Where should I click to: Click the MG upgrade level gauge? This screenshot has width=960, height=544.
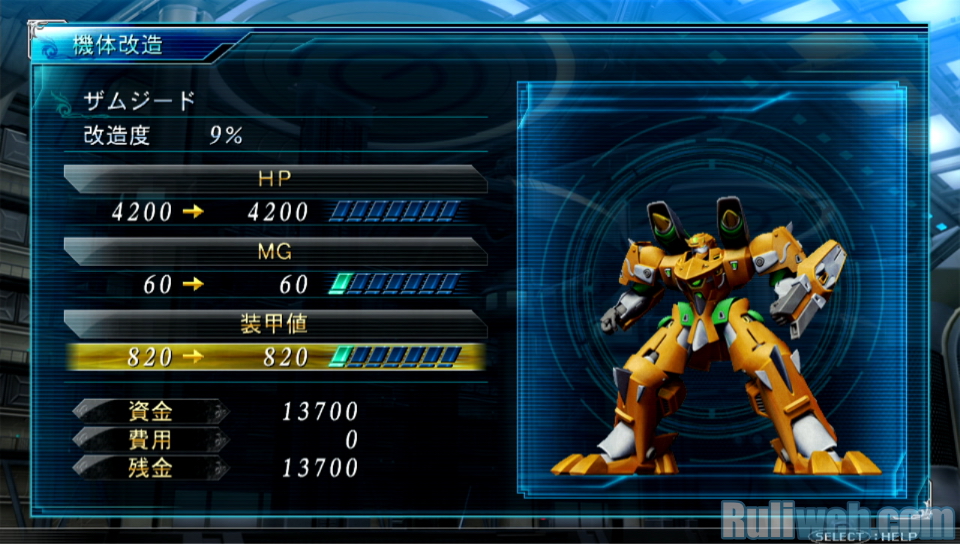coord(396,285)
